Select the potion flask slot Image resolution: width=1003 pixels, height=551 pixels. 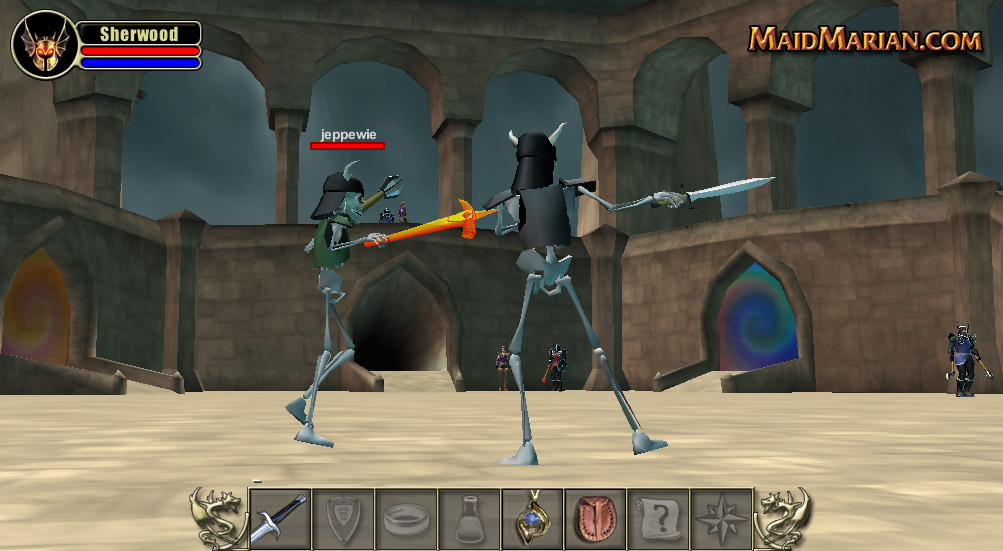tap(468, 518)
